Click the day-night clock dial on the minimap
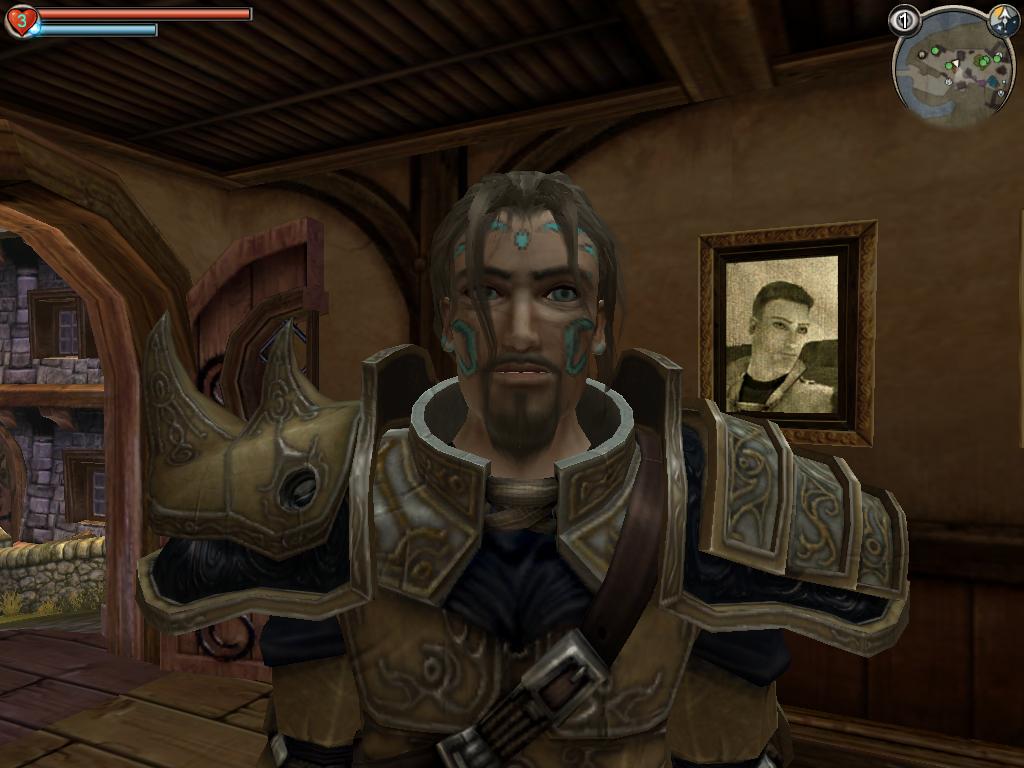The height and width of the screenshot is (768, 1024). (x=1002, y=20)
